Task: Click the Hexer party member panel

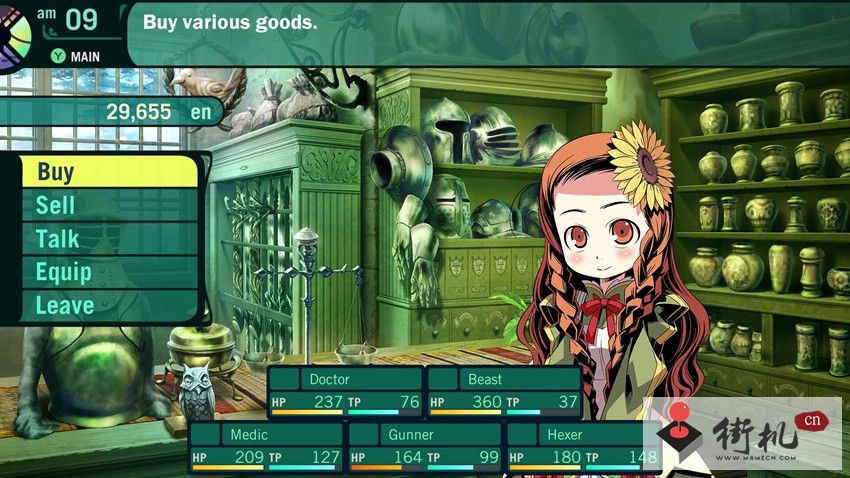Action: 583,447
